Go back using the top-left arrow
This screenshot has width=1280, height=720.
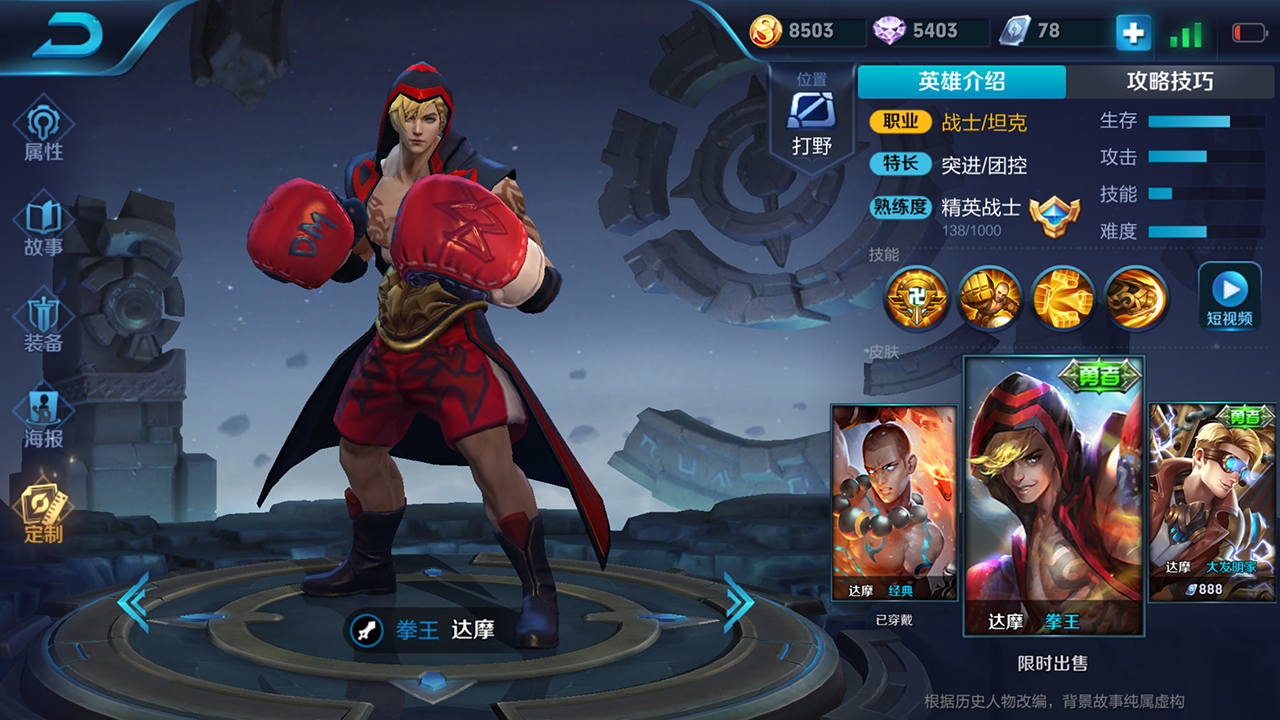tap(68, 37)
